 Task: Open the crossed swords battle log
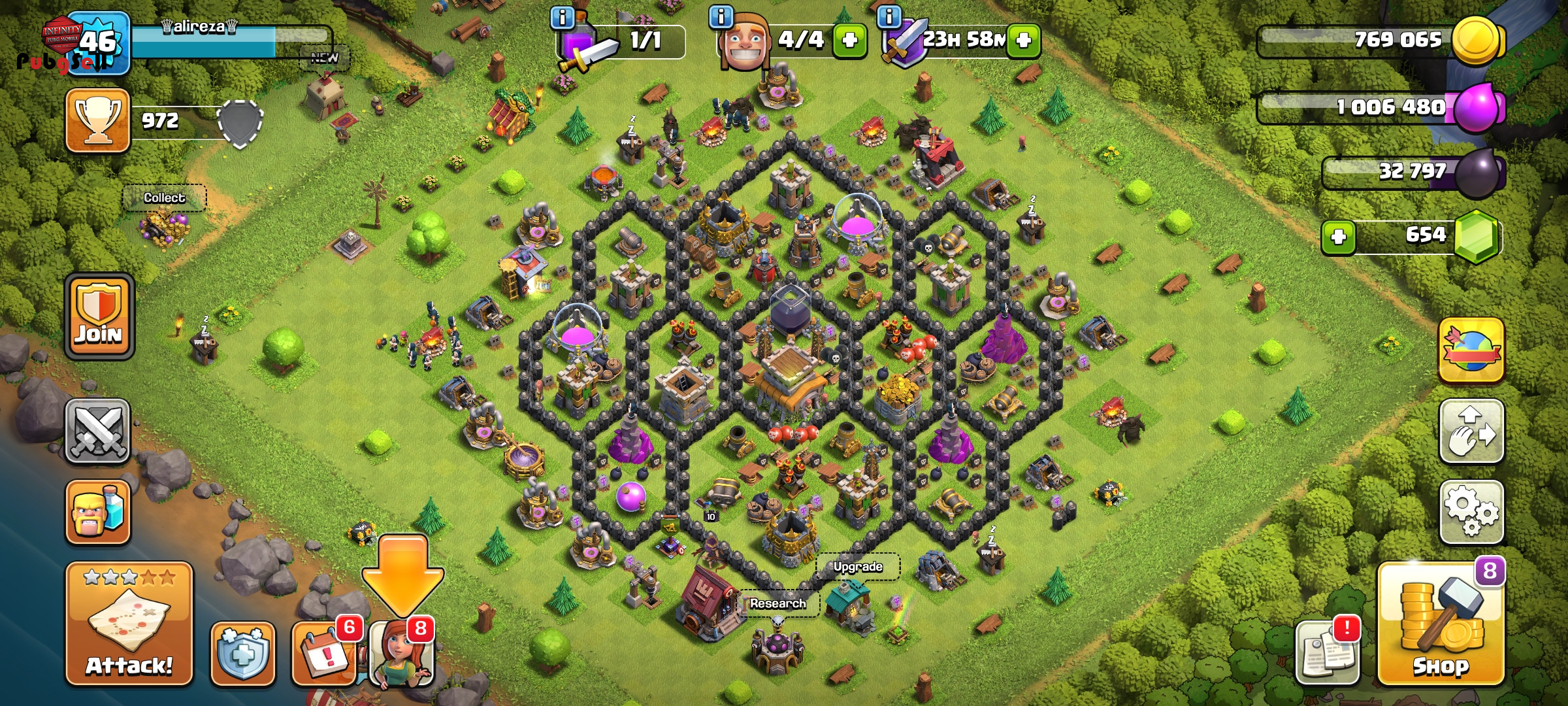pyautogui.click(x=98, y=431)
